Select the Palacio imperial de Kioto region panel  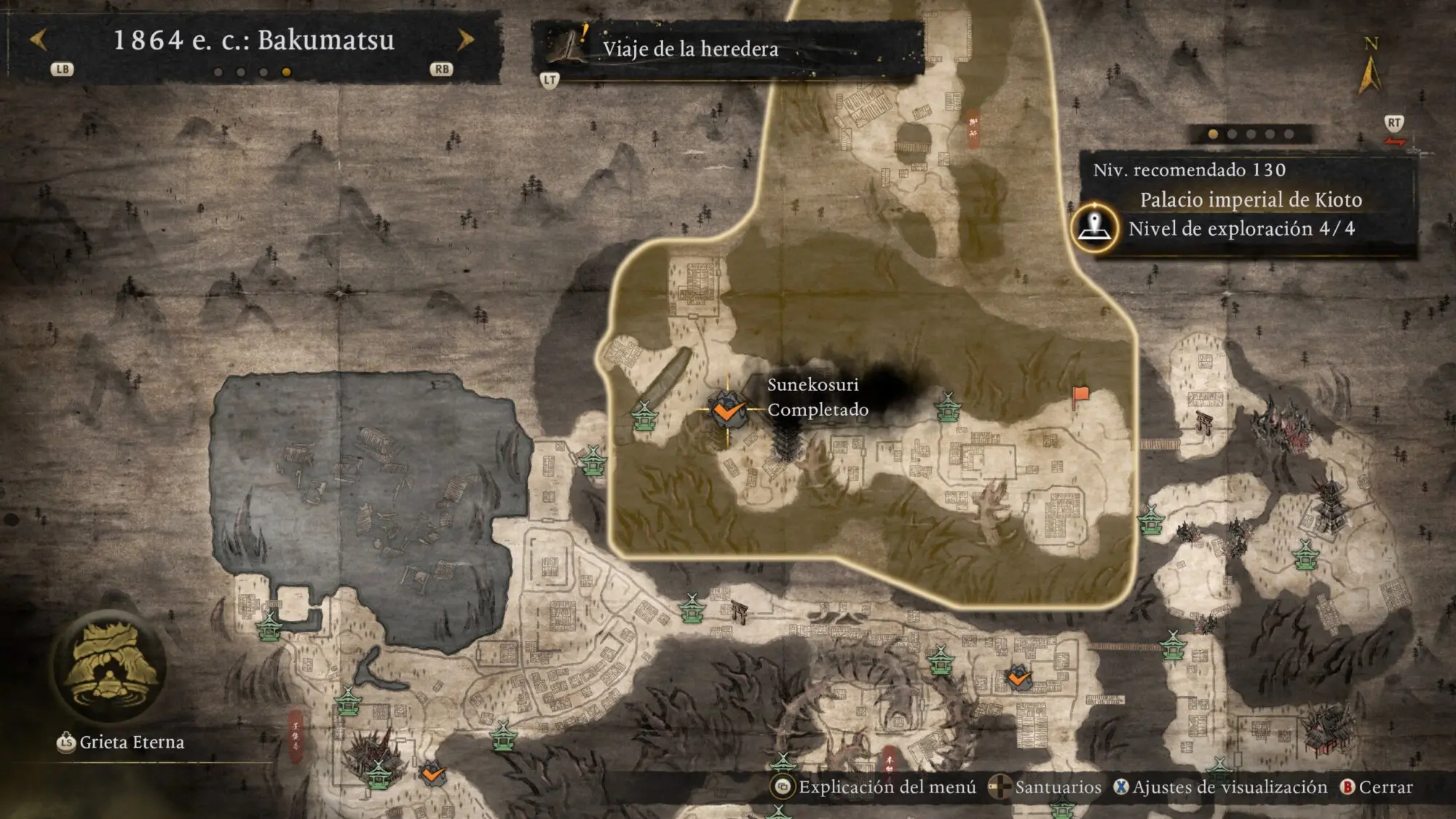point(1250,199)
